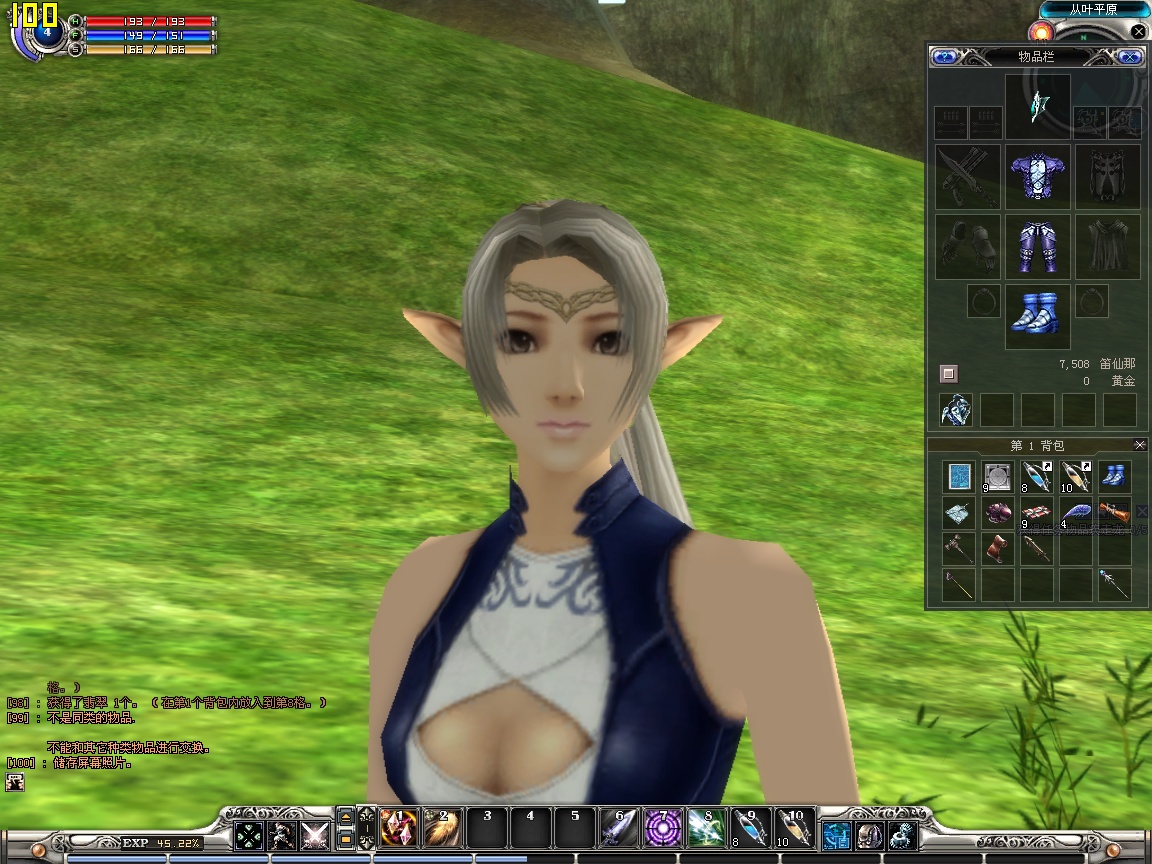
Task: Select the equipped purple leg armor
Action: pos(1037,246)
